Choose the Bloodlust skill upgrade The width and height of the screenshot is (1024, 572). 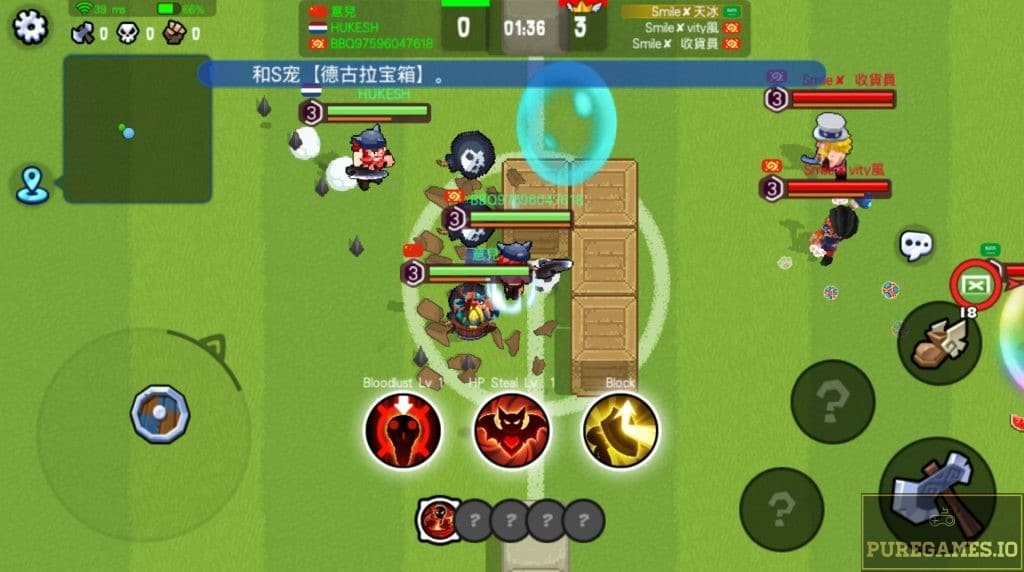[403, 430]
